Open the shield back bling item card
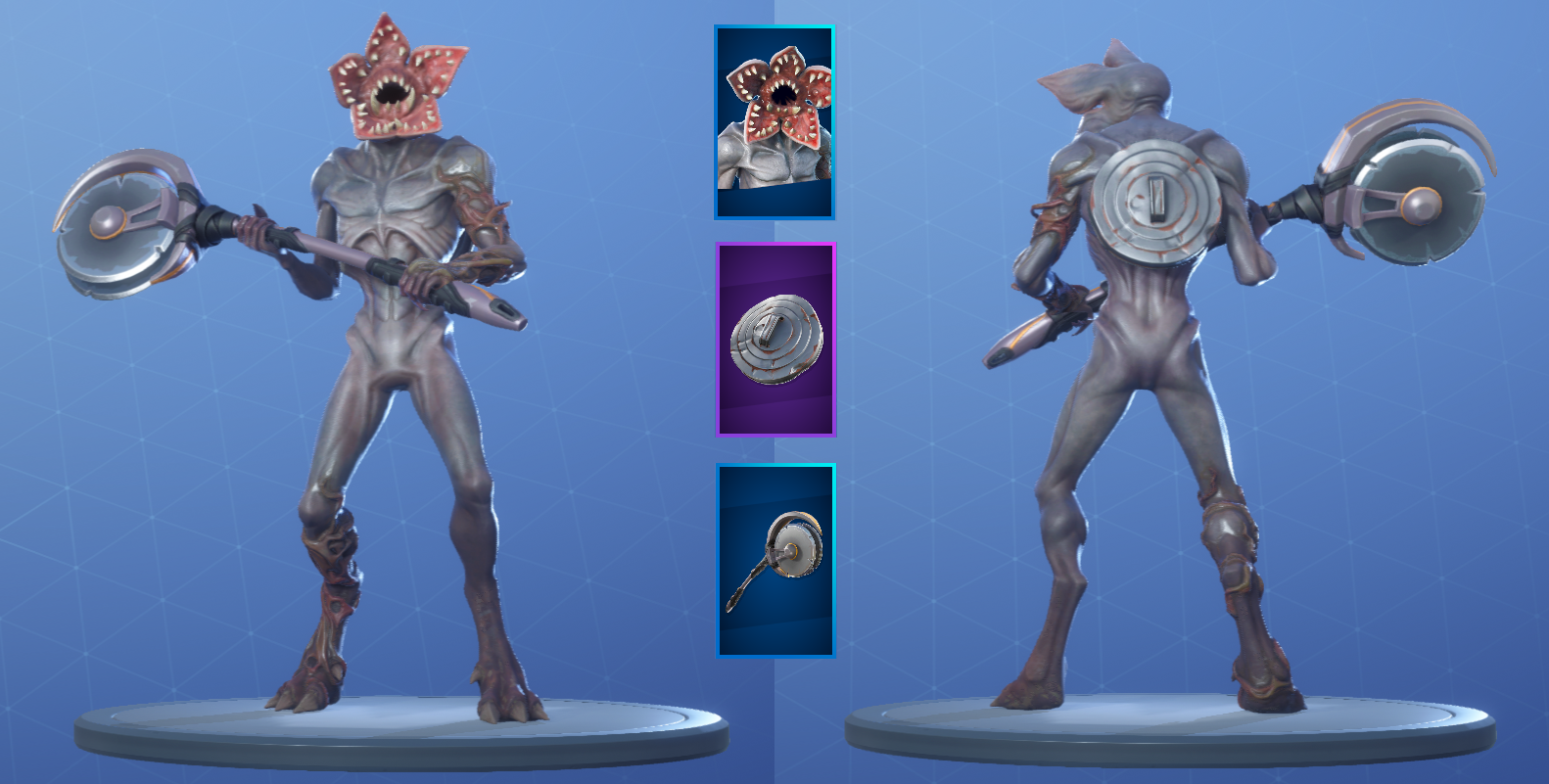 point(775,339)
